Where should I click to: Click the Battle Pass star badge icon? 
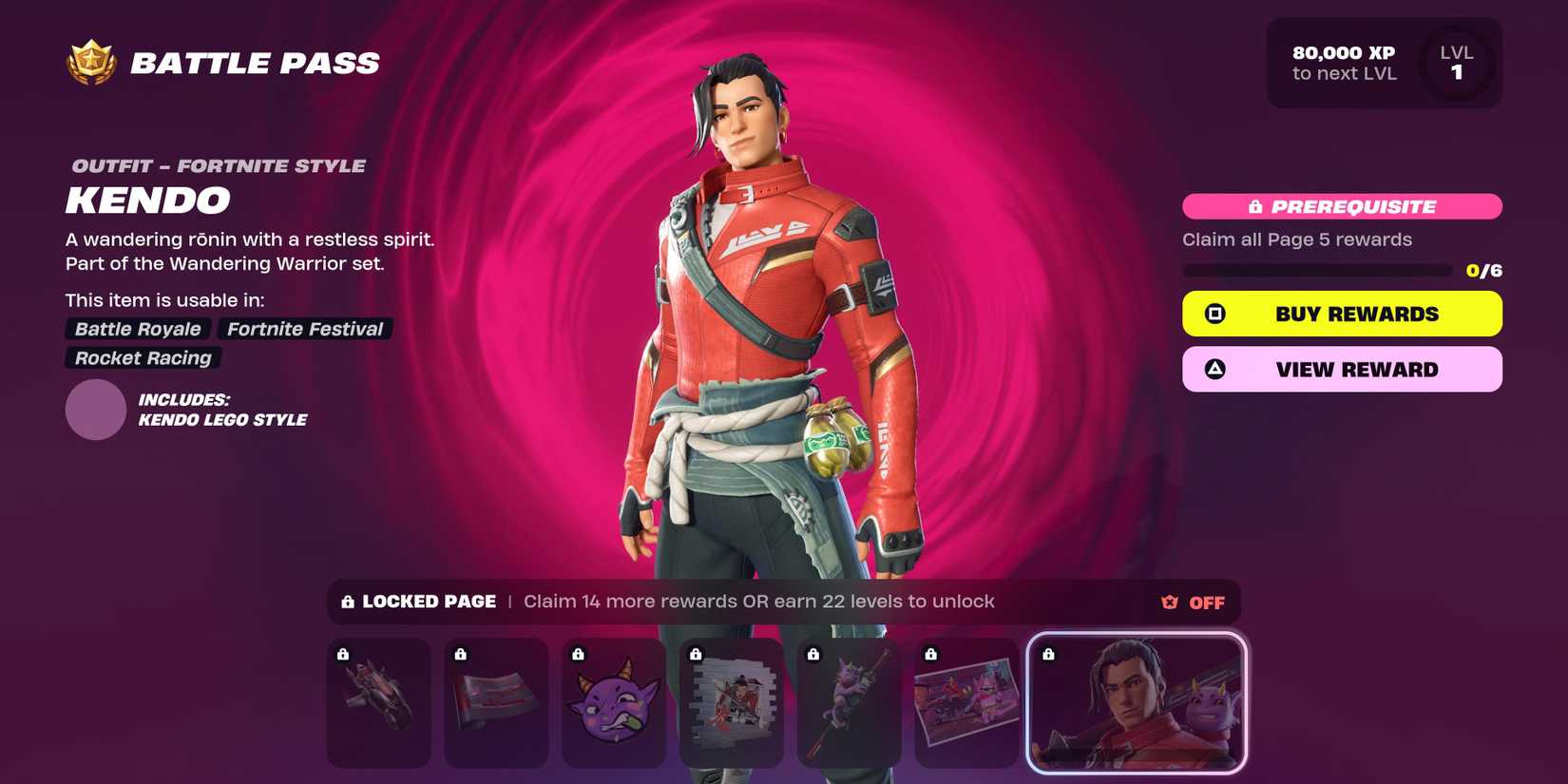pyautogui.click(x=90, y=61)
